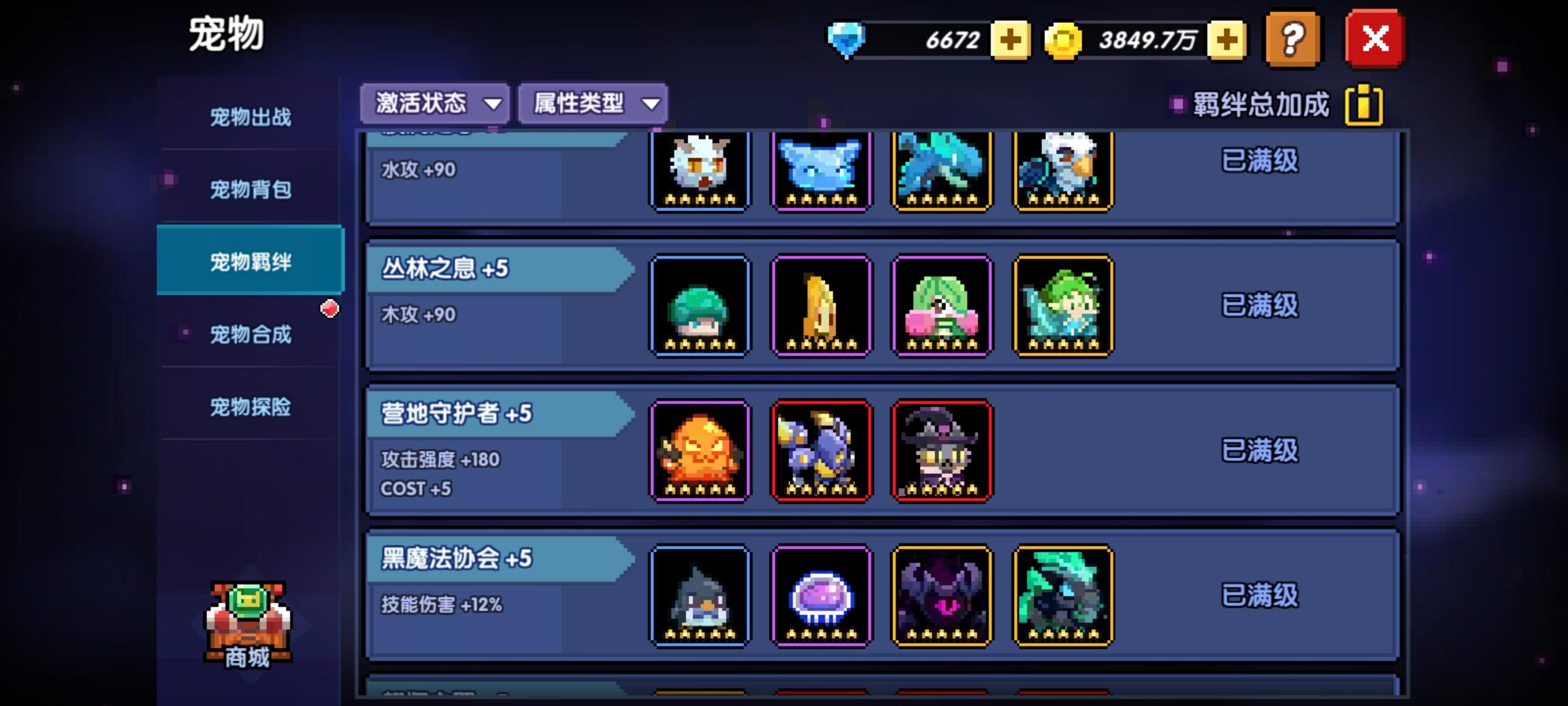Click the white eagle pet in the top bond row
This screenshot has width=1568, height=706.
pos(1062,170)
